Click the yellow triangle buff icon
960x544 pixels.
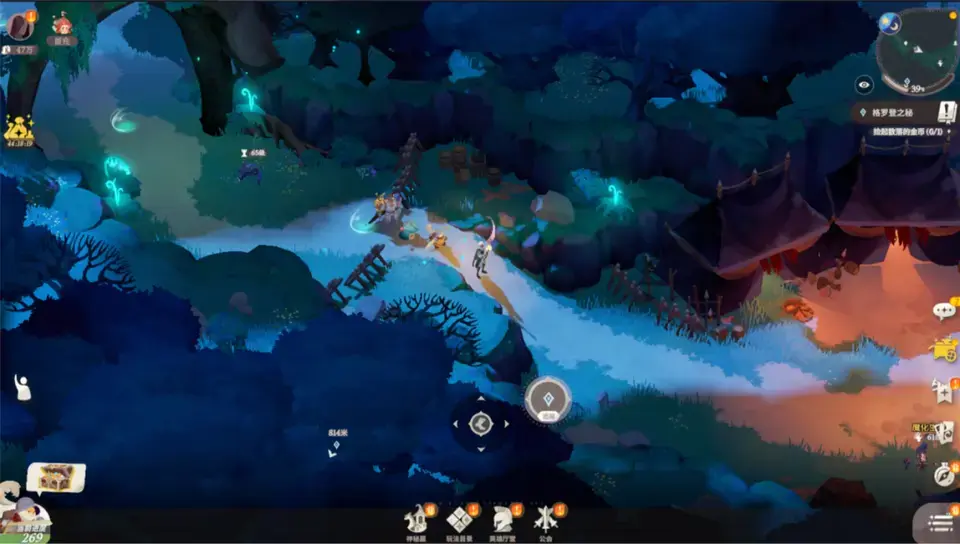tap(18, 128)
